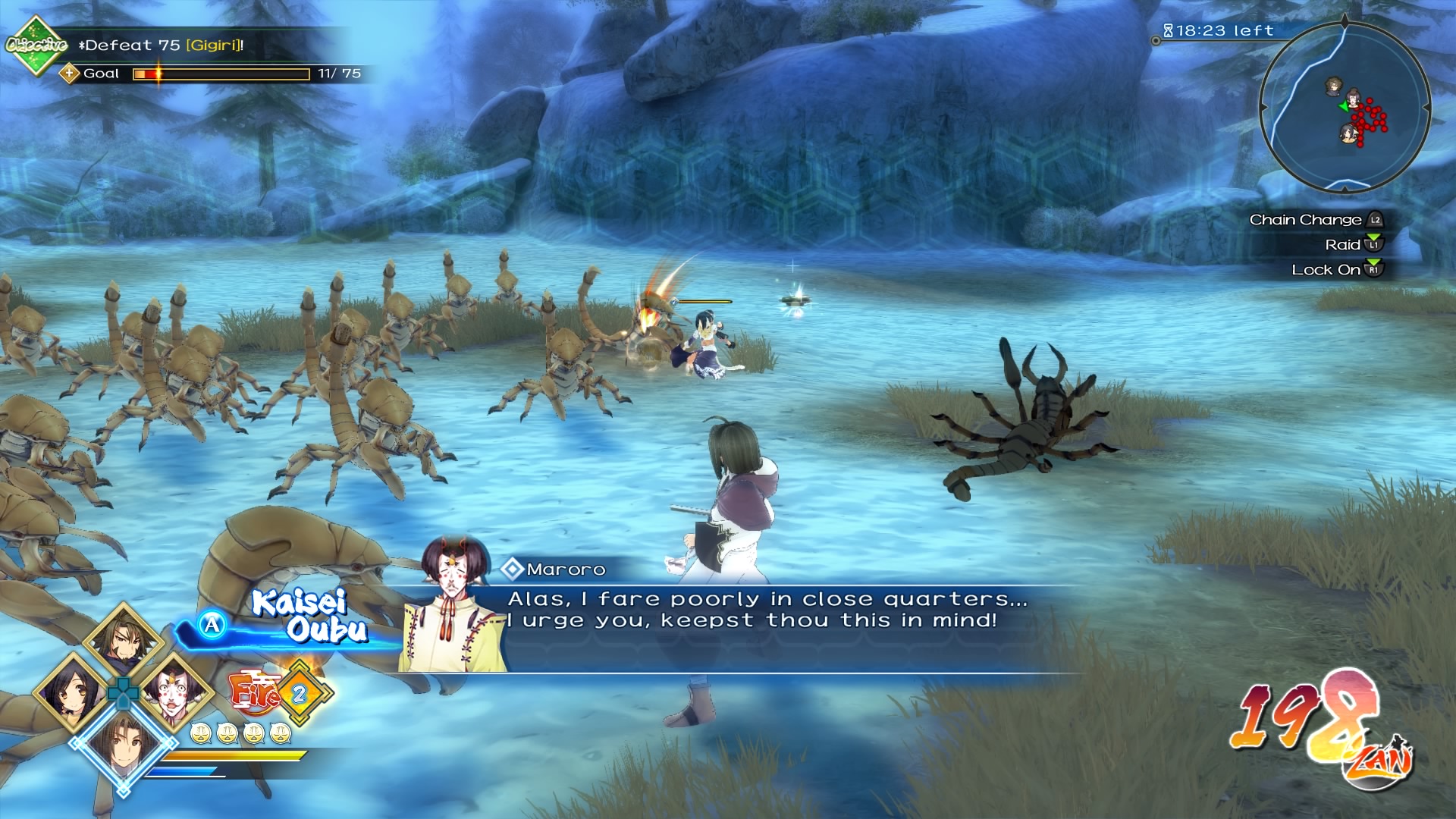
Task: Activate the Fire element level 2 icon
Action: click(x=281, y=692)
